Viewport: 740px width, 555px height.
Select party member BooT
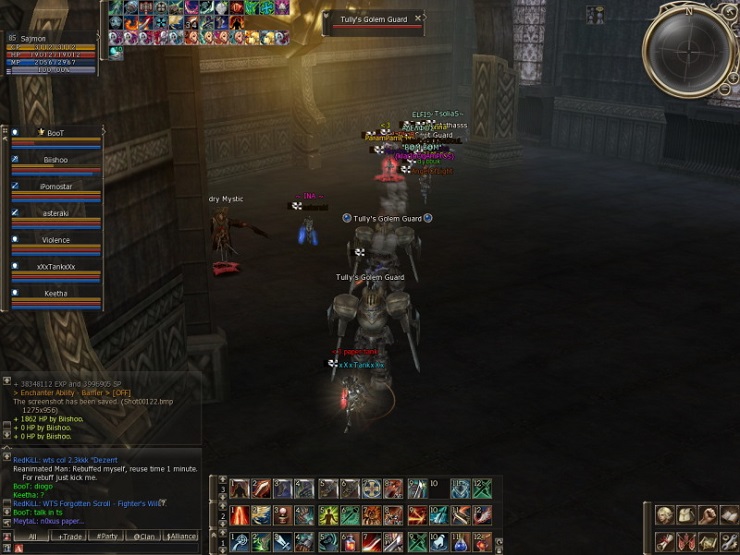pos(56,133)
